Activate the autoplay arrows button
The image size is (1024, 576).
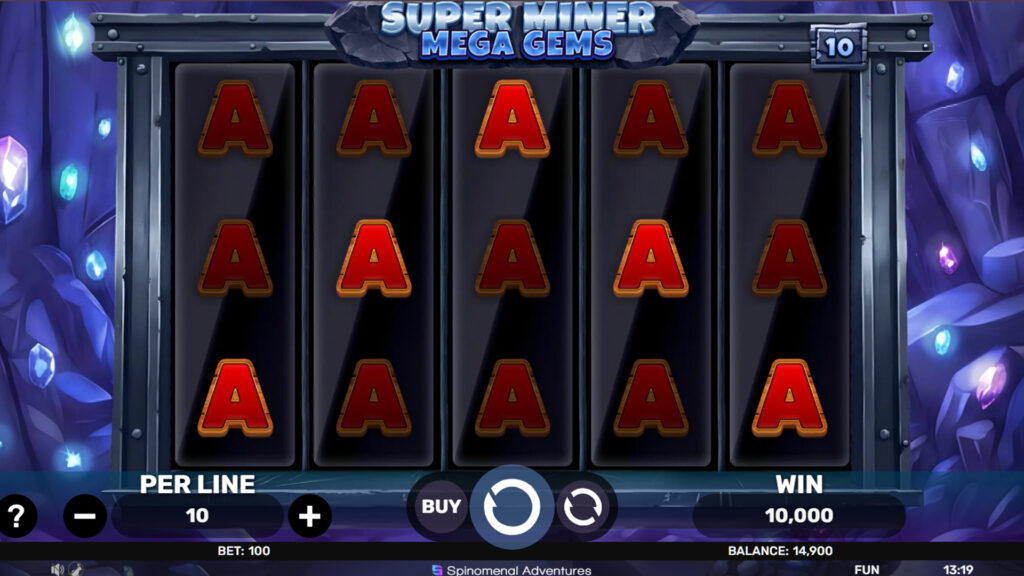coord(580,508)
